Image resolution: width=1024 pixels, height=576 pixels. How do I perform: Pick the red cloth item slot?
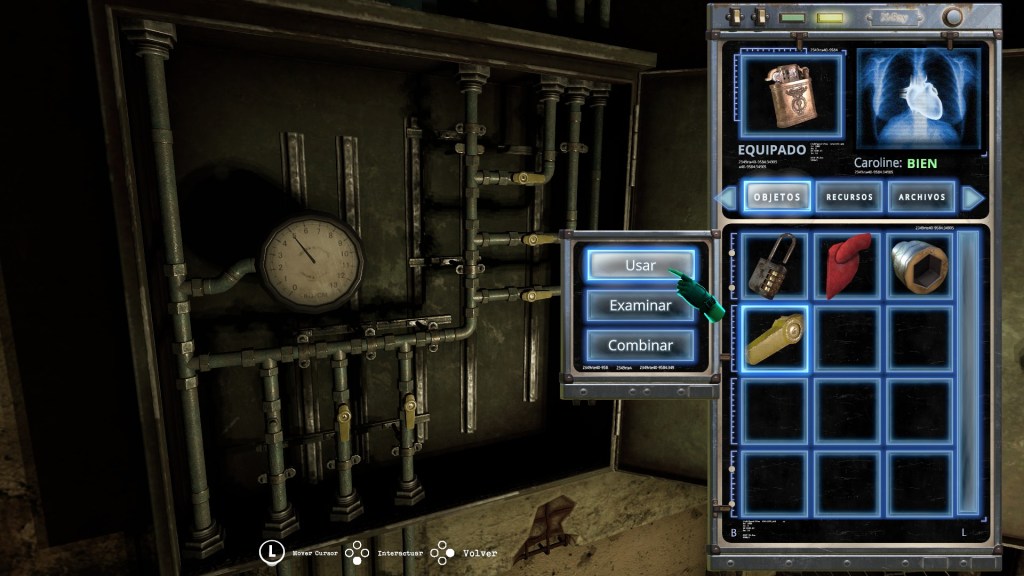[848, 267]
